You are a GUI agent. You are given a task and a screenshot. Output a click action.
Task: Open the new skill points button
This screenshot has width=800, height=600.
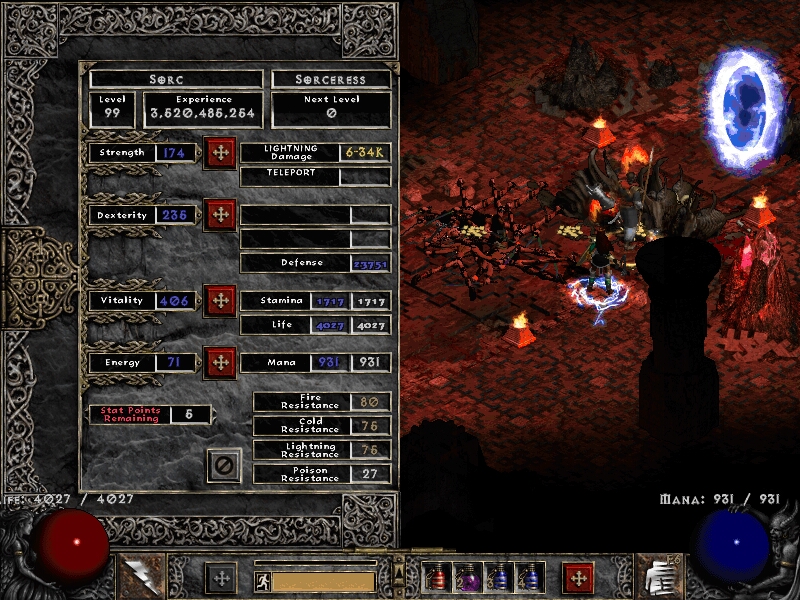coord(578,578)
